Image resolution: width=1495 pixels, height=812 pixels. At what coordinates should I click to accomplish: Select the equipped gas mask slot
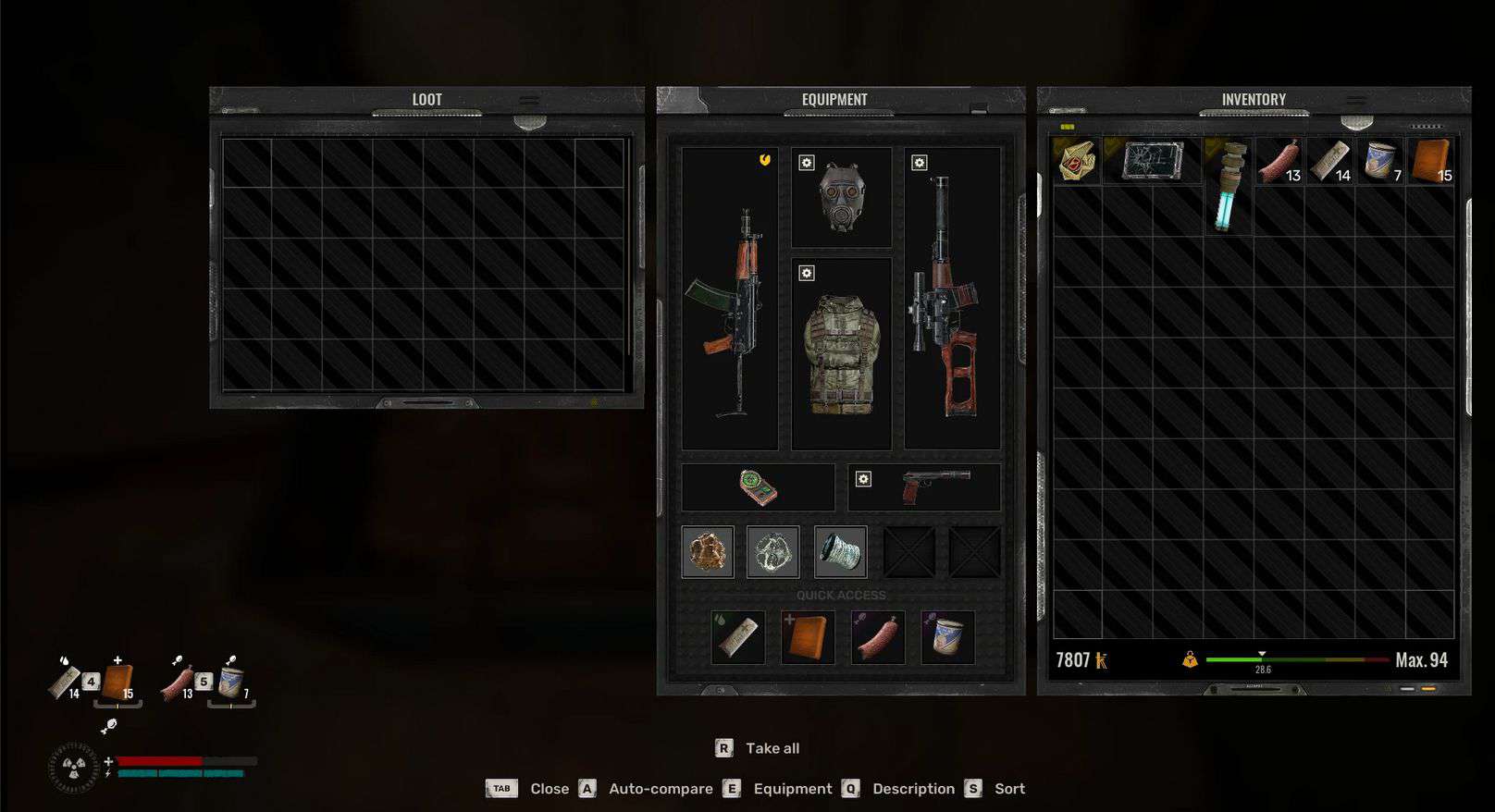click(x=841, y=197)
